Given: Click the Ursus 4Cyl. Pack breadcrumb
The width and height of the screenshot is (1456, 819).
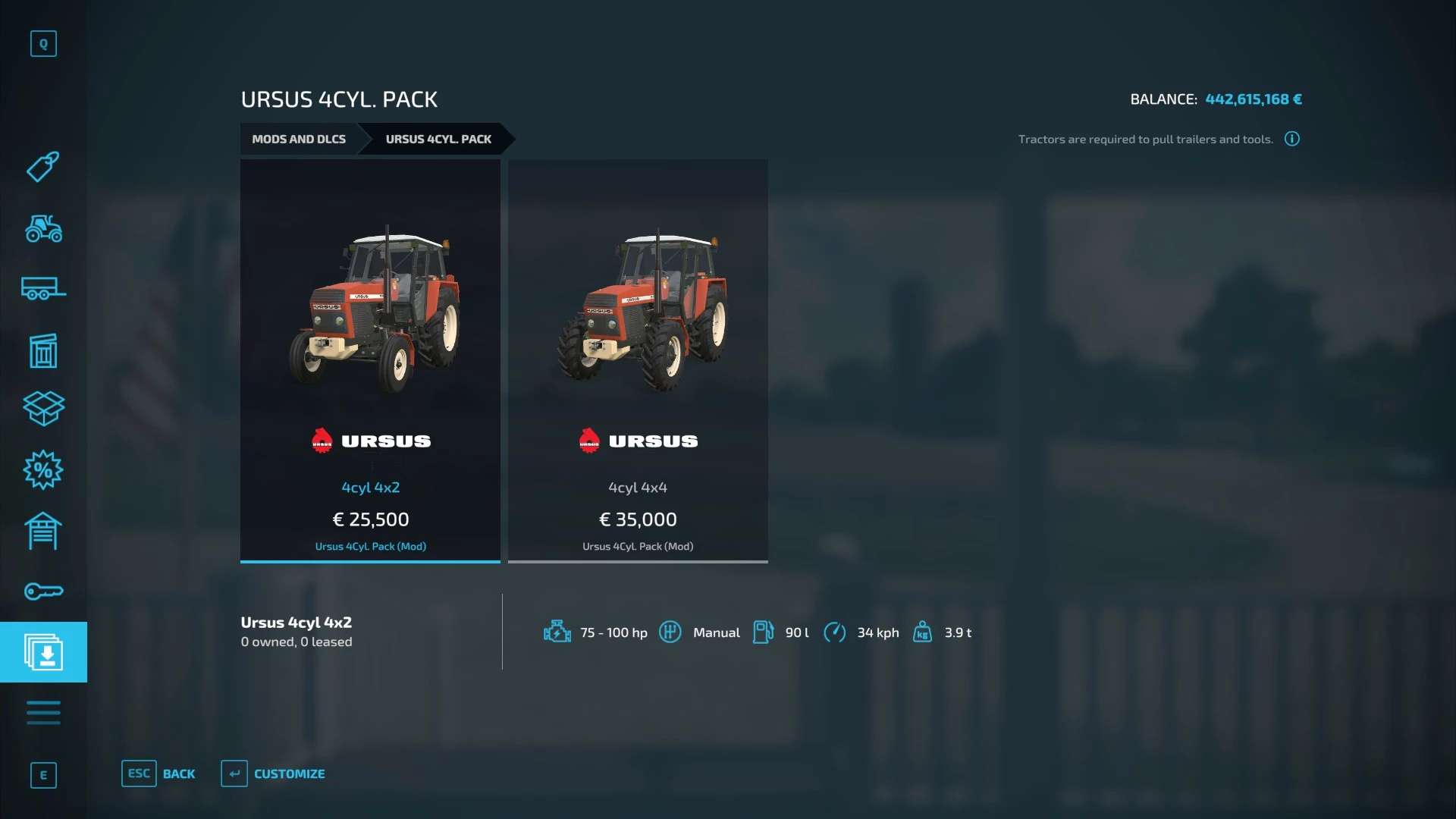Looking at the screenshot, I should [438, 140].
